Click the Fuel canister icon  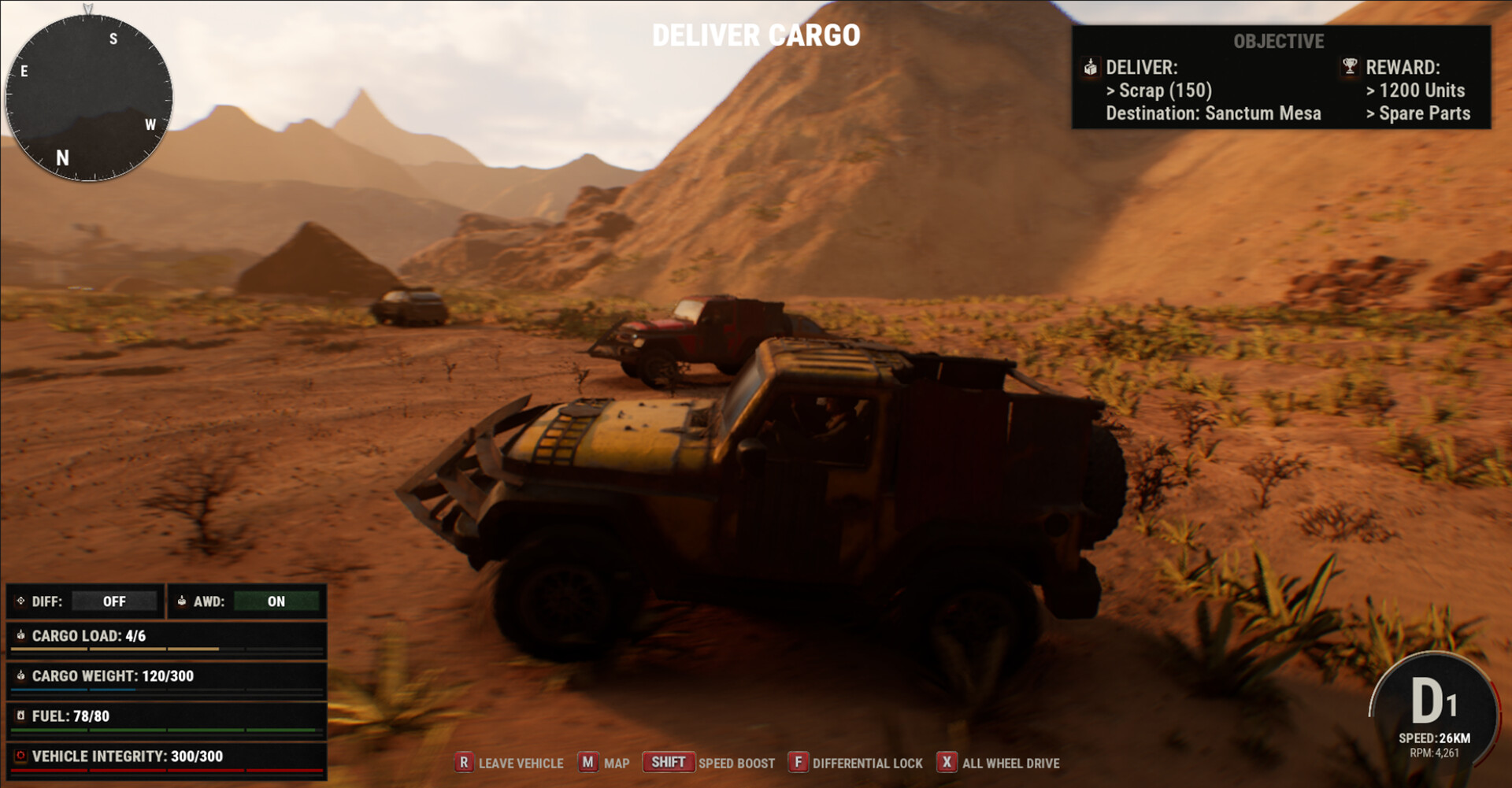tap(21, 716)
